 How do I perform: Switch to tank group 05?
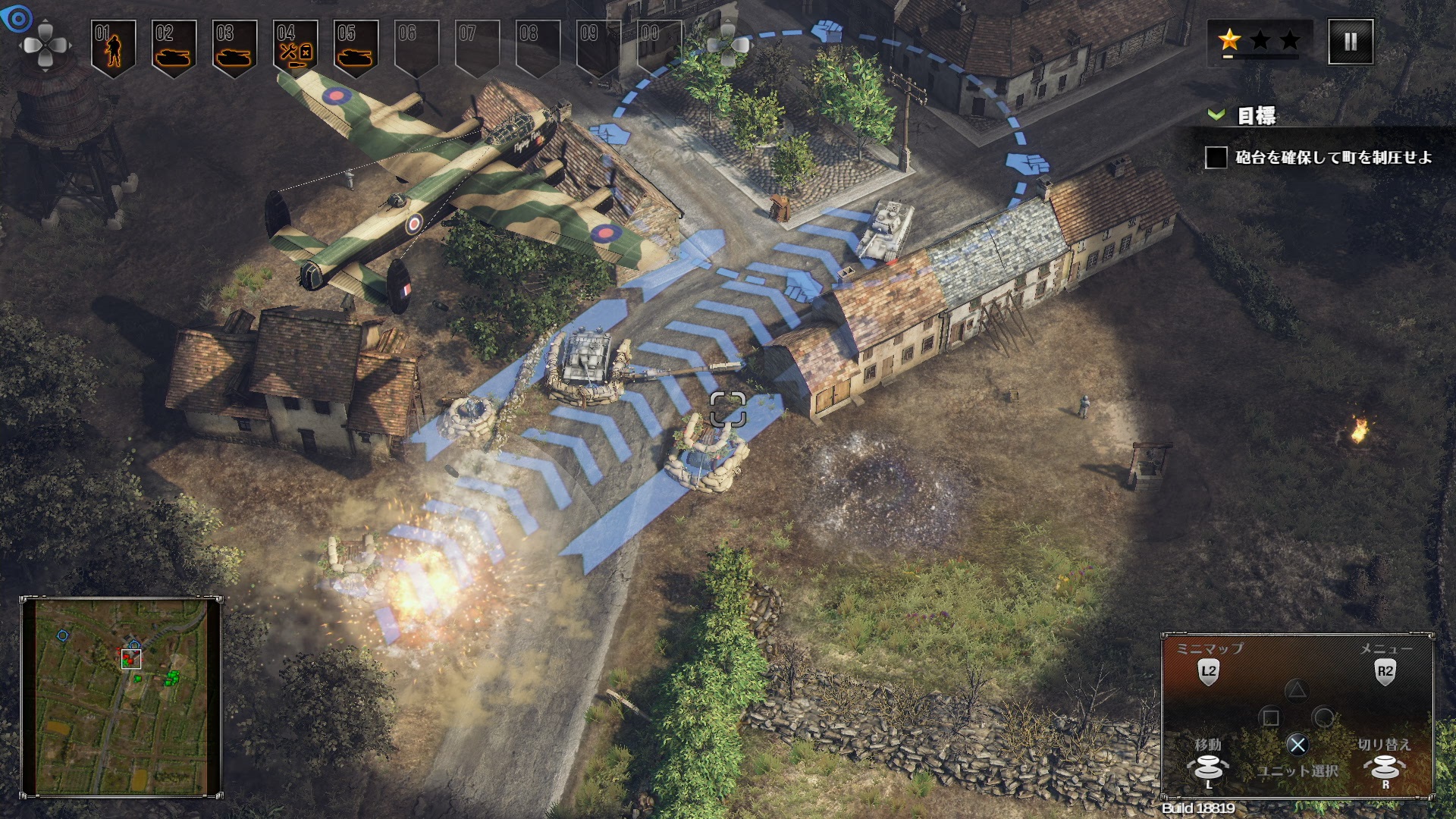pos(355,47)
